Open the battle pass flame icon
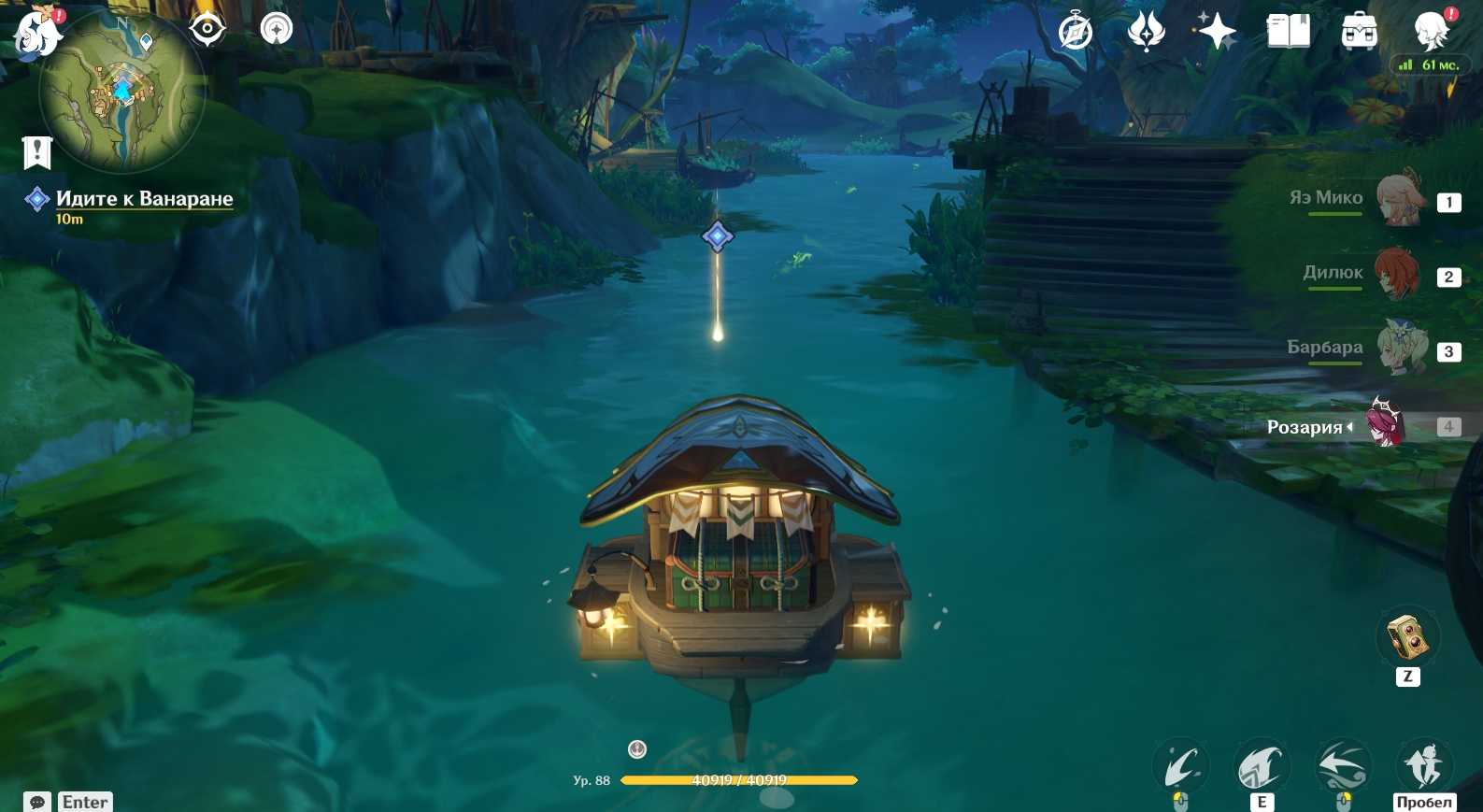This screenshot has height=812, width=1483. [1146, 31]
